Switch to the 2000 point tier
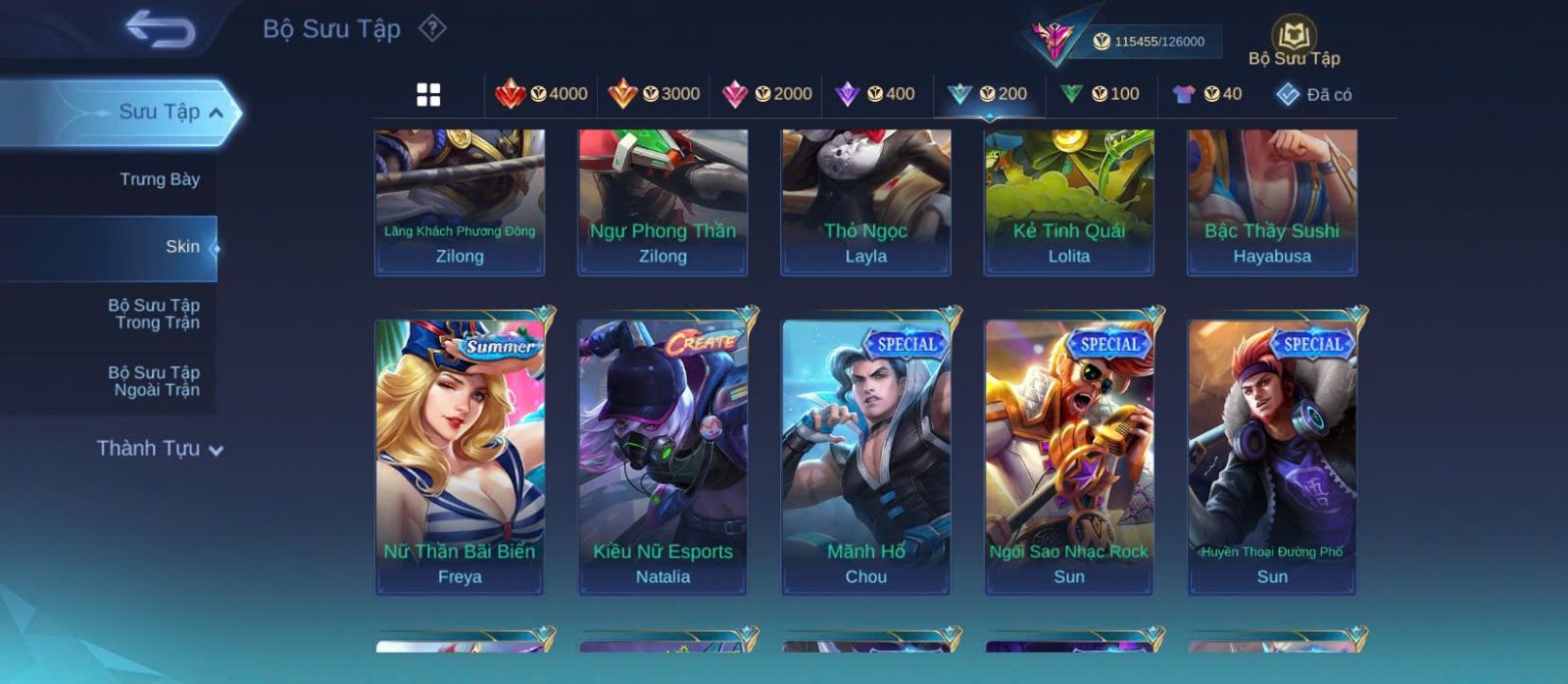 pos(767,94)
